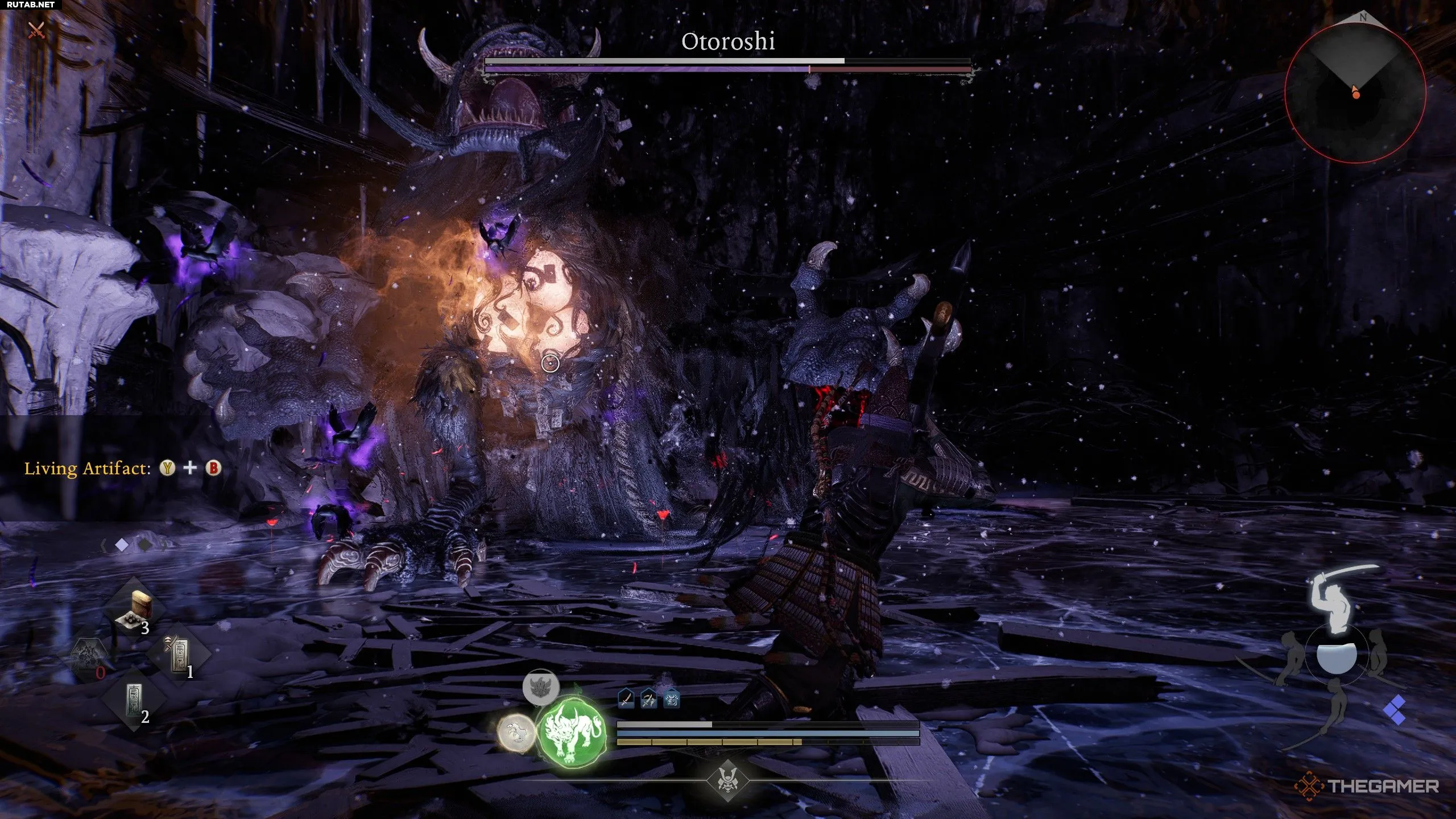Select the grey flame crest orb

(540, 687)
